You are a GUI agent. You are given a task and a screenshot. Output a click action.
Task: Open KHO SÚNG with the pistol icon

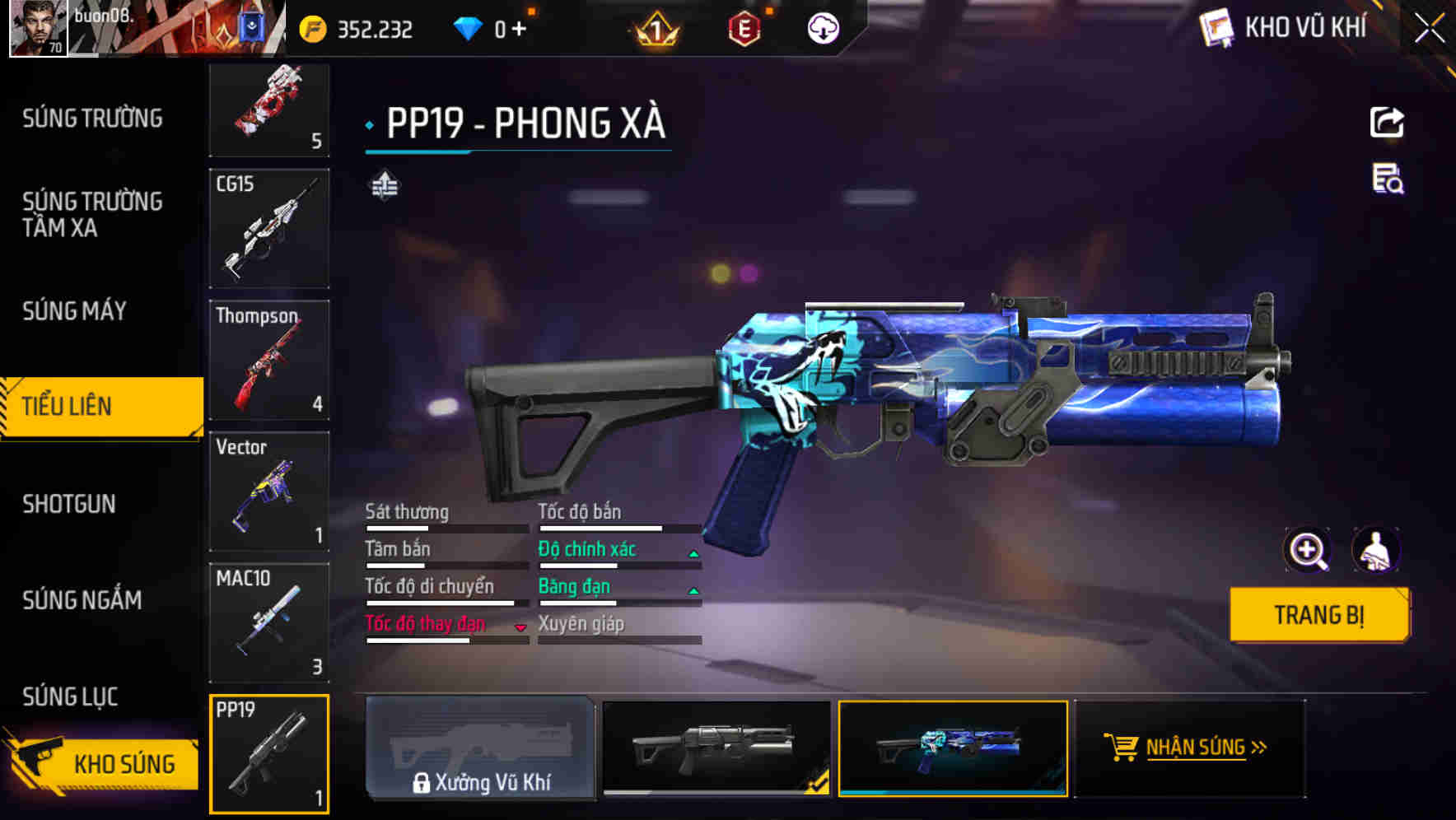pos(101,764)
